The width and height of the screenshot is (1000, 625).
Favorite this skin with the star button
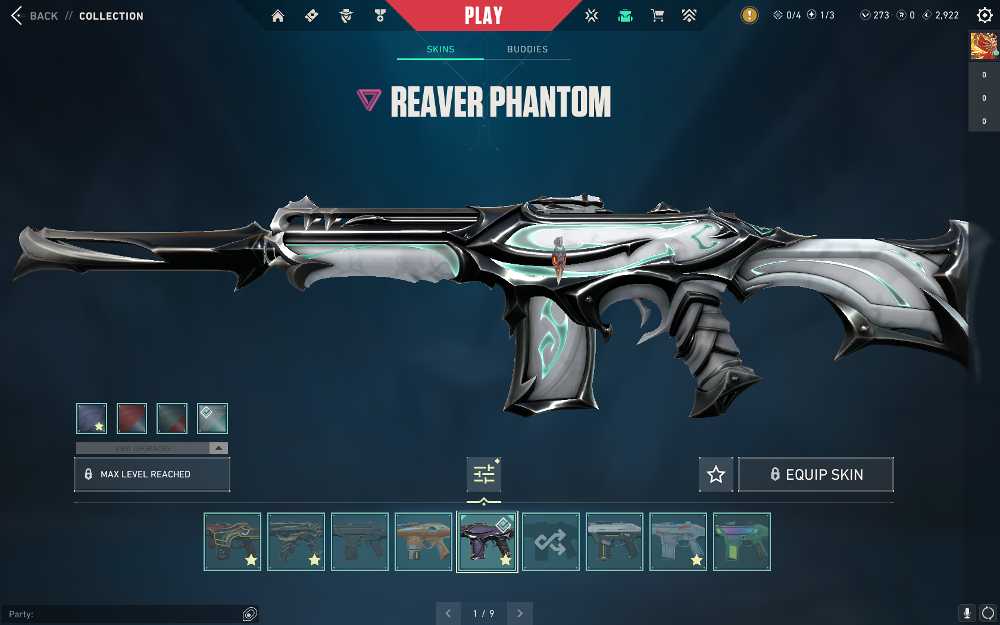[716, 475]
